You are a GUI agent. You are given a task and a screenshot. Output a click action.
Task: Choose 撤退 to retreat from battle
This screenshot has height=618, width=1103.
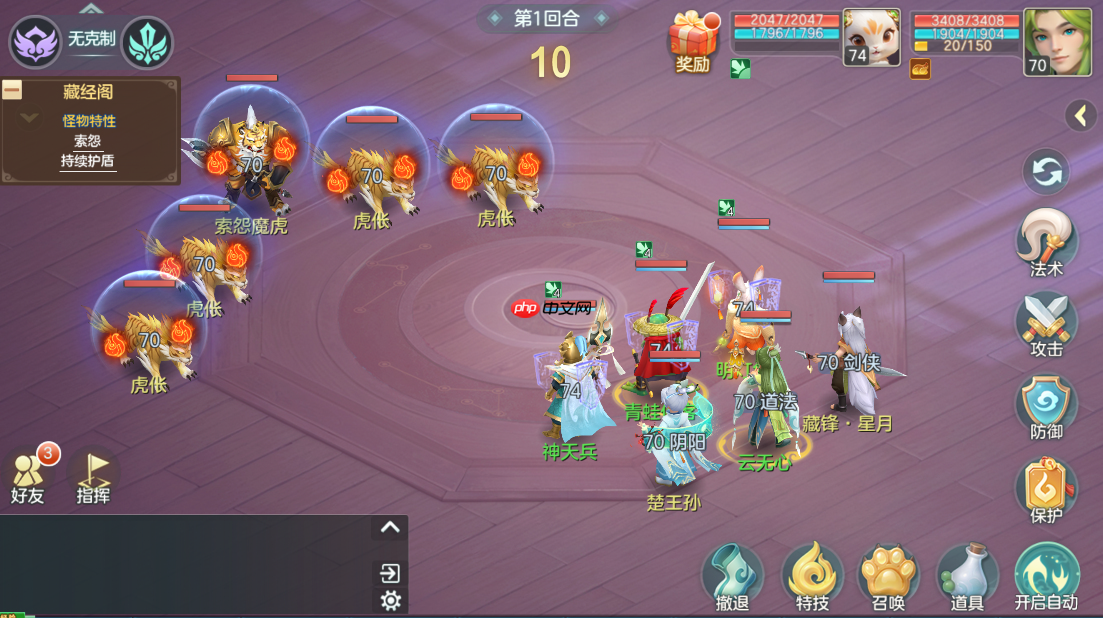(732, 577)
